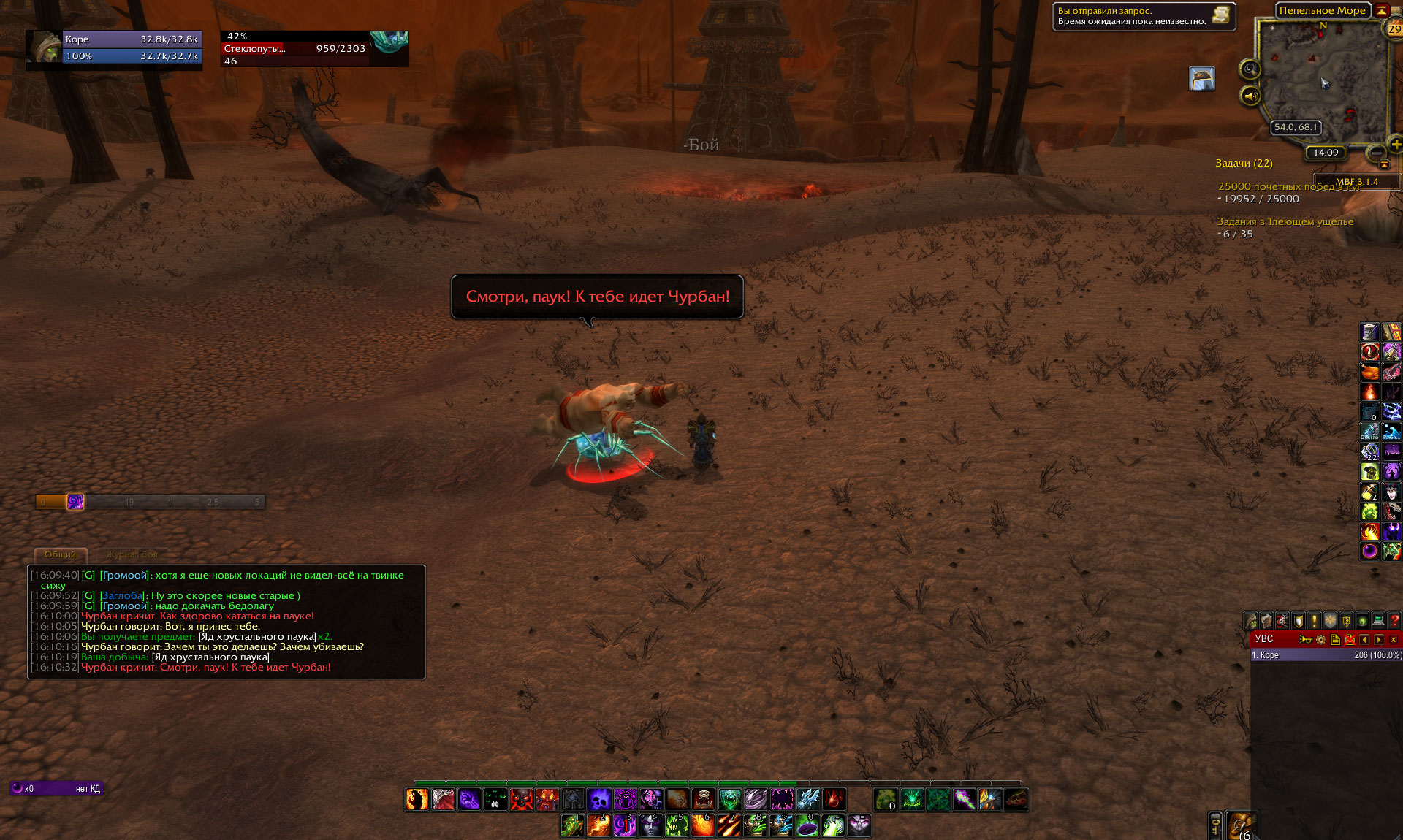Open the minimap tracking magnifier button
The width and height of the screenshot is (1403, 840).
coord(1250,69)
